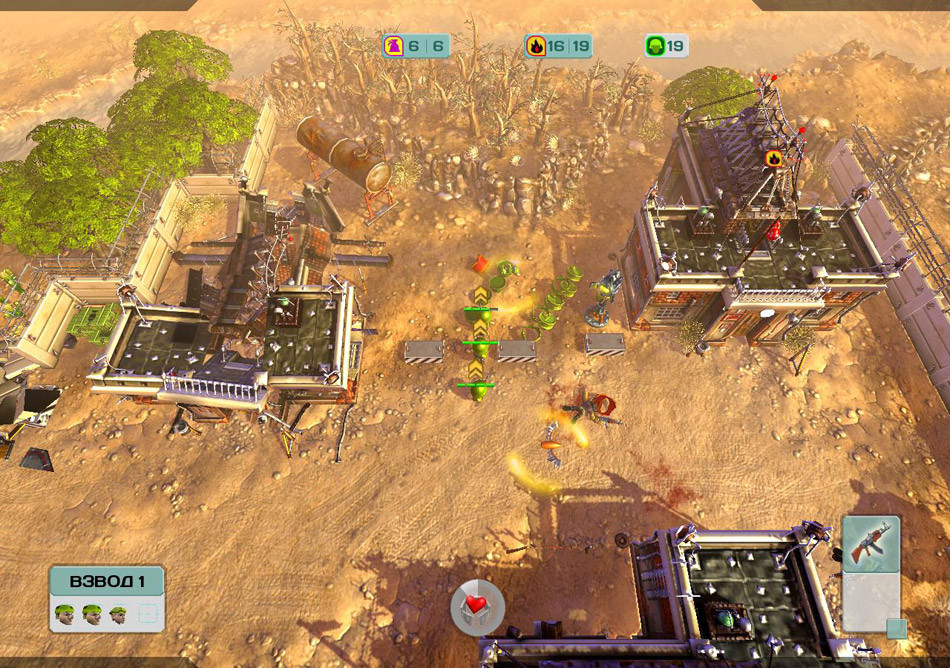Click the green helmet soldier counter icon

point(655,46)
